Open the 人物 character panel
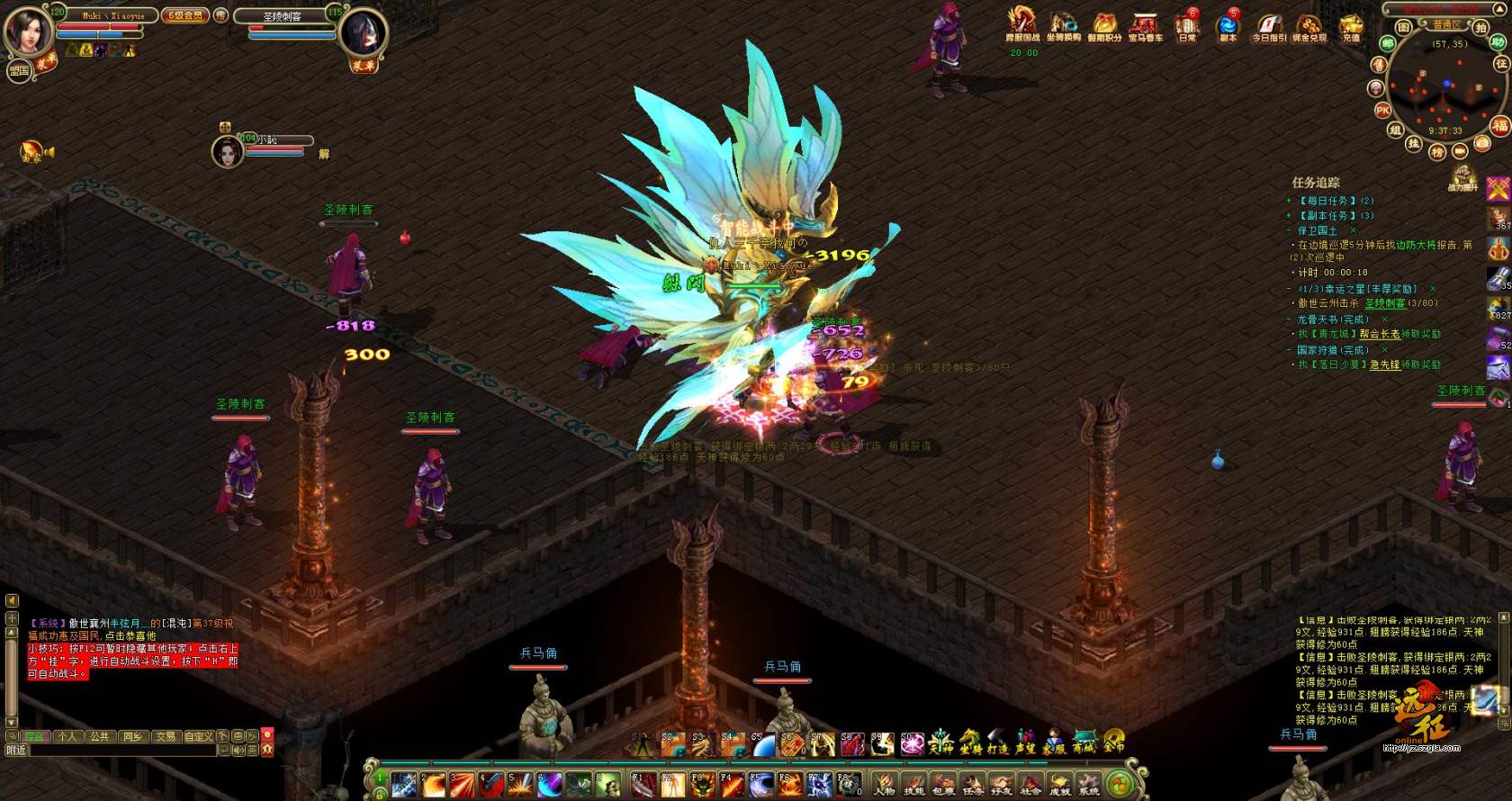 [x=885, y=784]
